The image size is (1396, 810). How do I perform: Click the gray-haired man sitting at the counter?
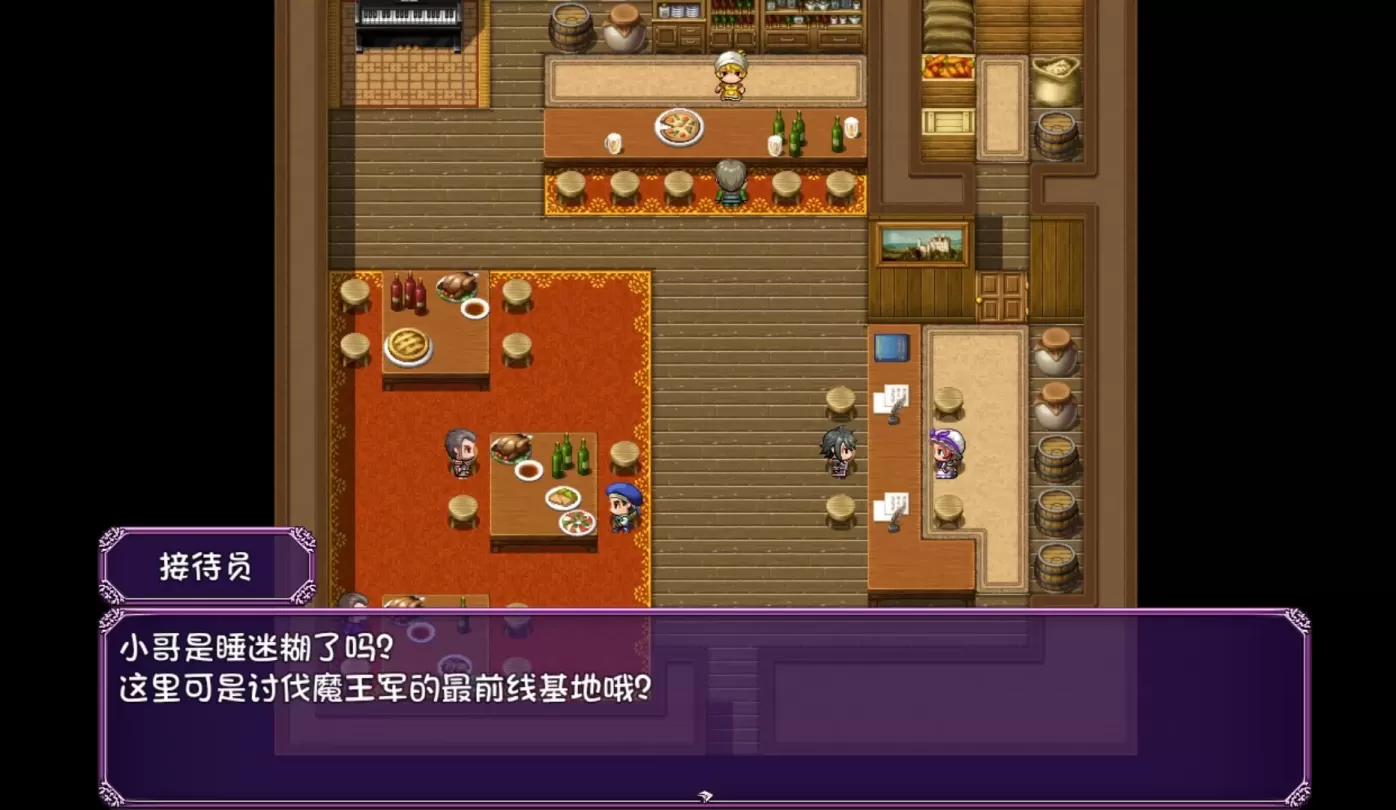coord(729,185)
